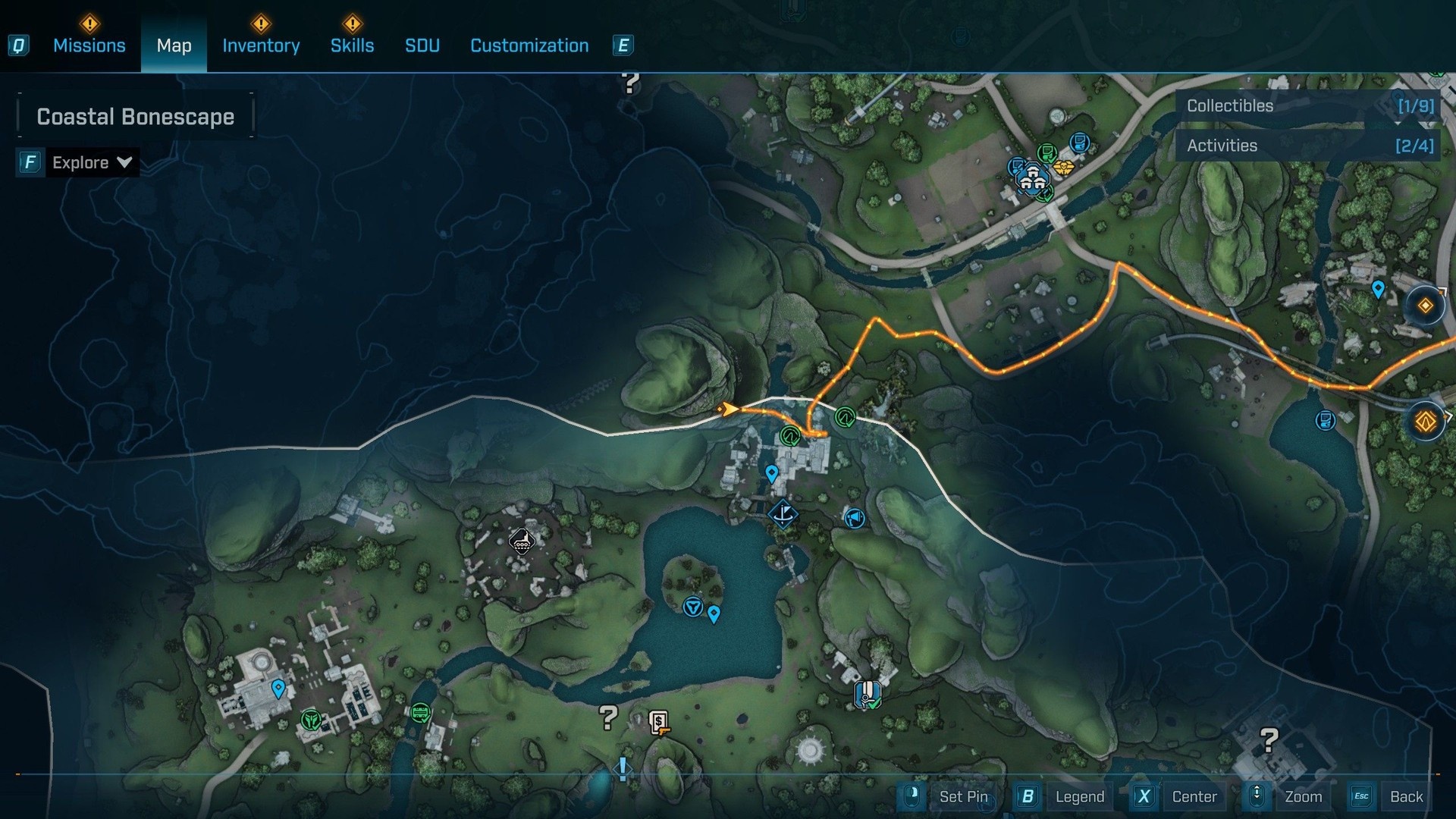Switch to the Inventory tab
The height and width of the screenshot is (819, 1456).
[x=261, y=45]
